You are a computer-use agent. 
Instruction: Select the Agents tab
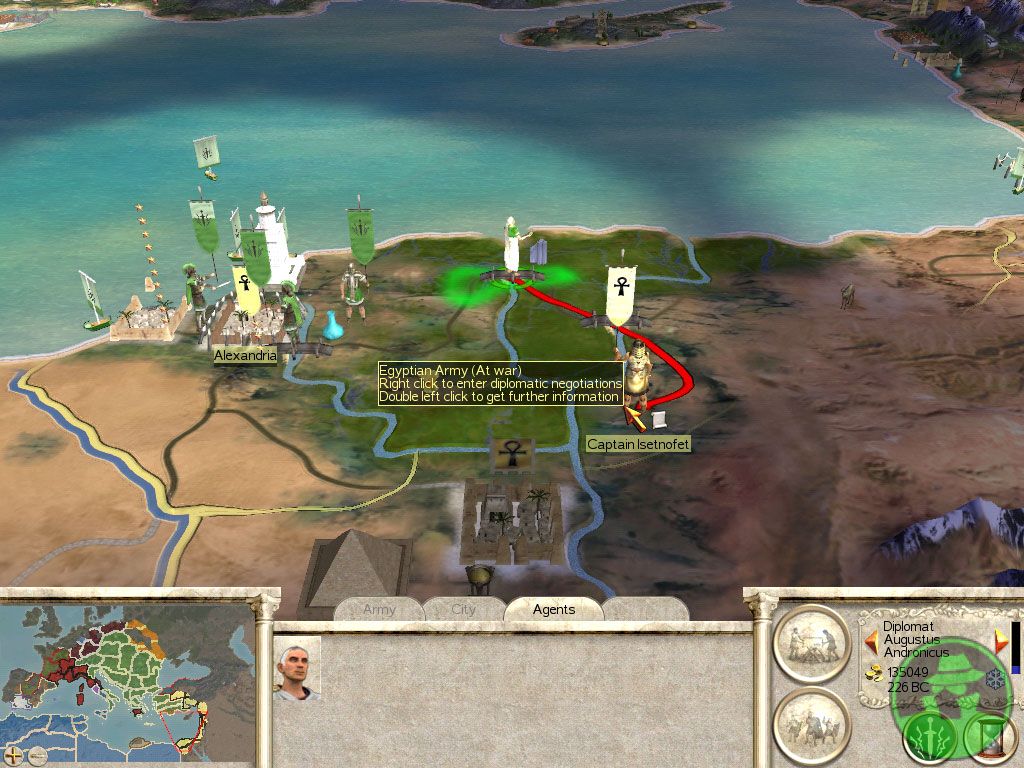553,609
